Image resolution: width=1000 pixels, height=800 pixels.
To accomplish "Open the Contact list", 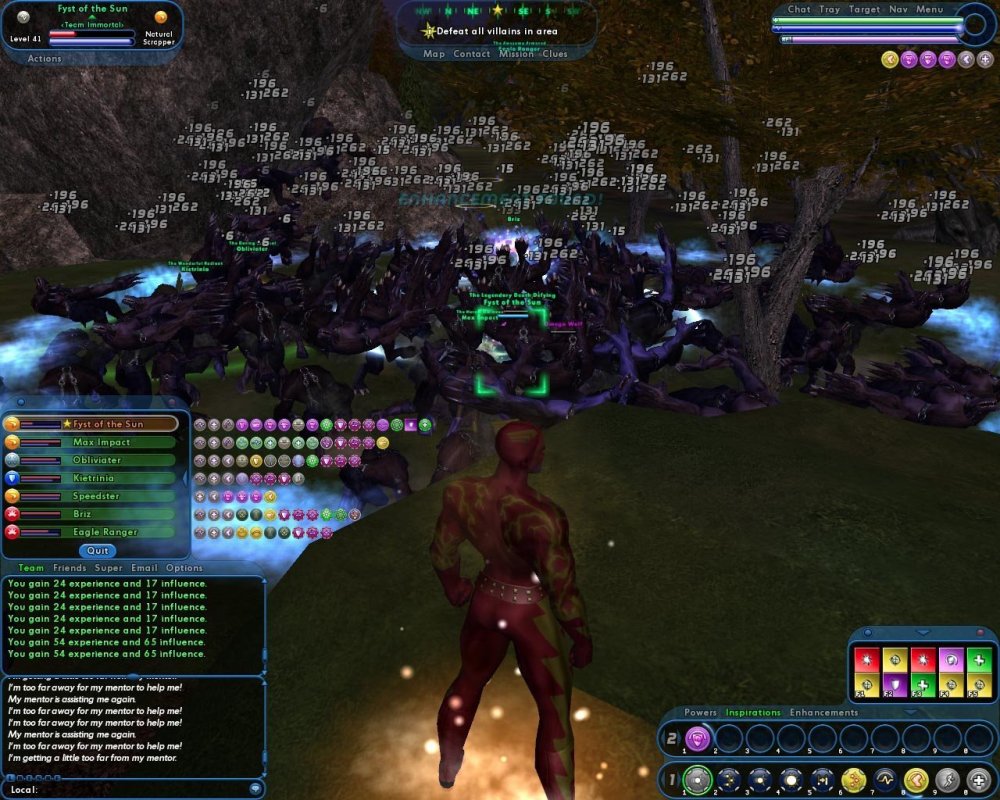I will point(472,54).
